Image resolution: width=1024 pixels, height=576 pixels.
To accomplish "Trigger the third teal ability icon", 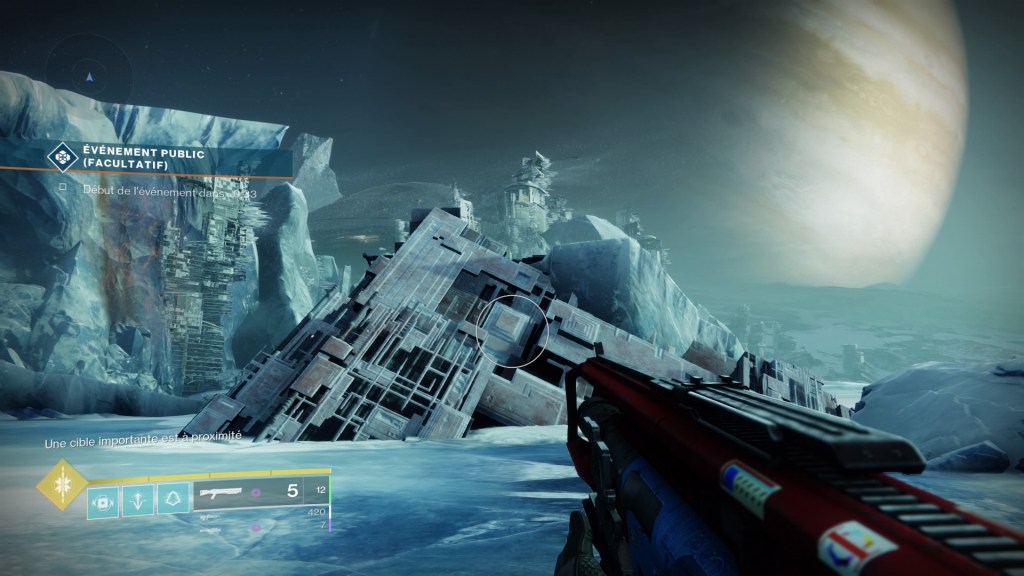I will coord(173,499).
